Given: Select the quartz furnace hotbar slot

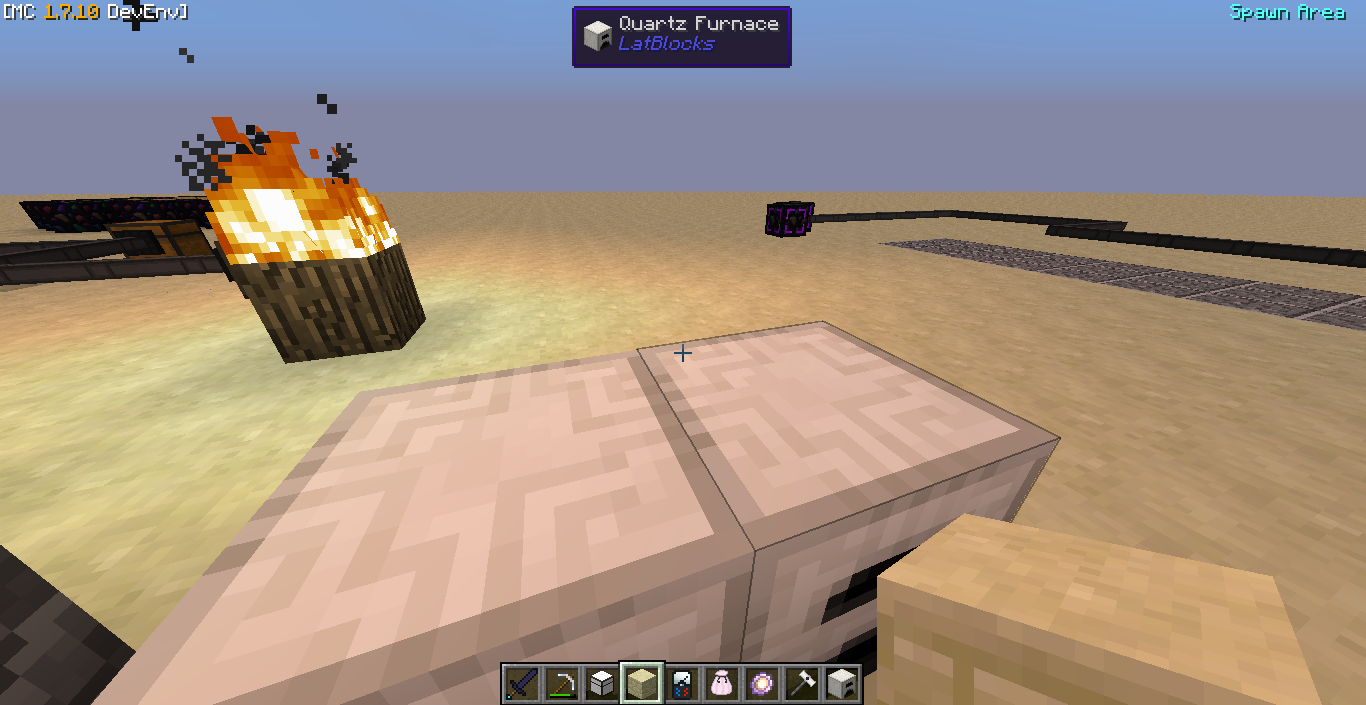Looking at the screenshot, I should tap(842, 684).
